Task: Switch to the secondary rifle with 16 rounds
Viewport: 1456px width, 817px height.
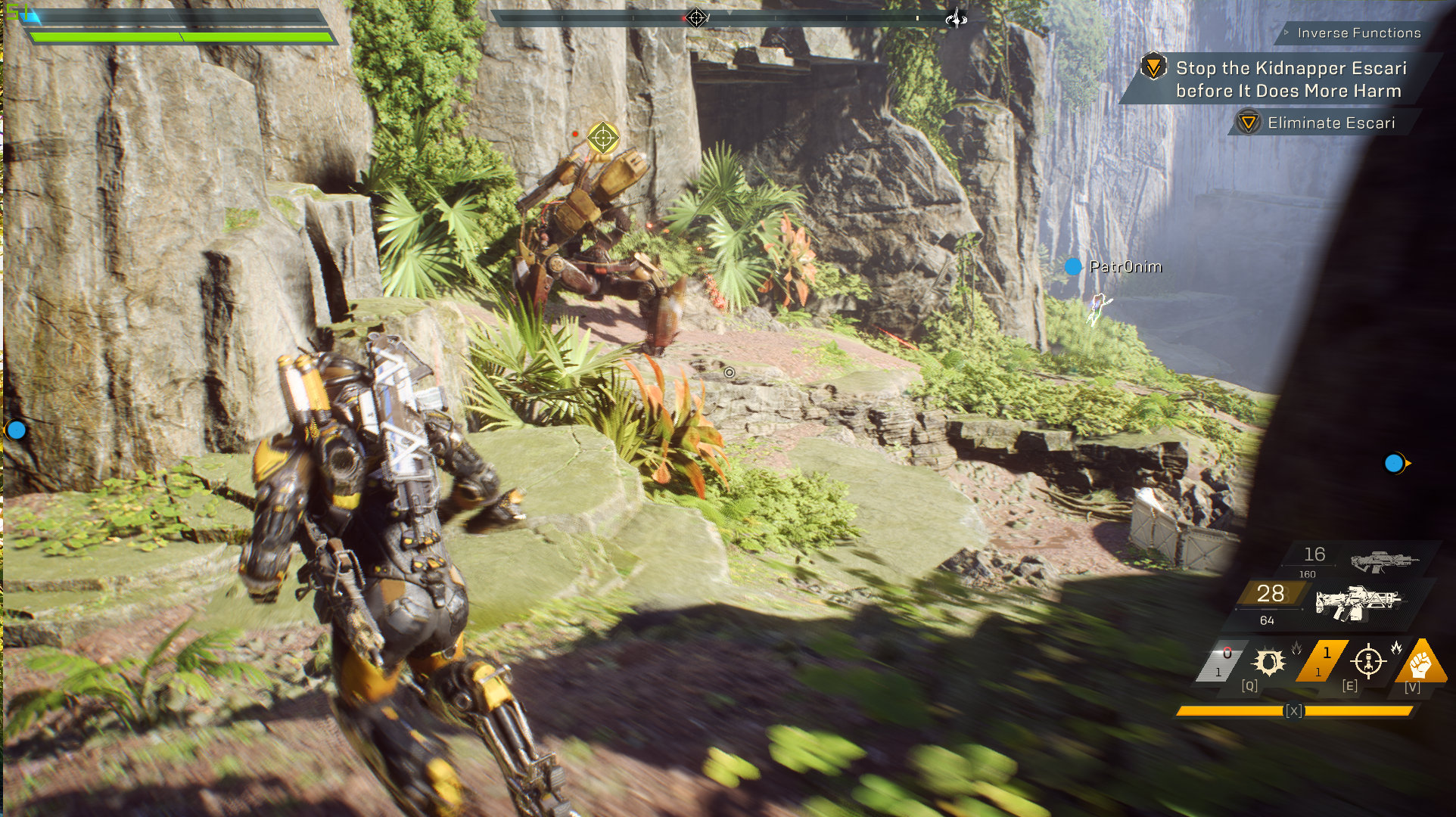Action: pyautogui.click(x=1383, y=561)
